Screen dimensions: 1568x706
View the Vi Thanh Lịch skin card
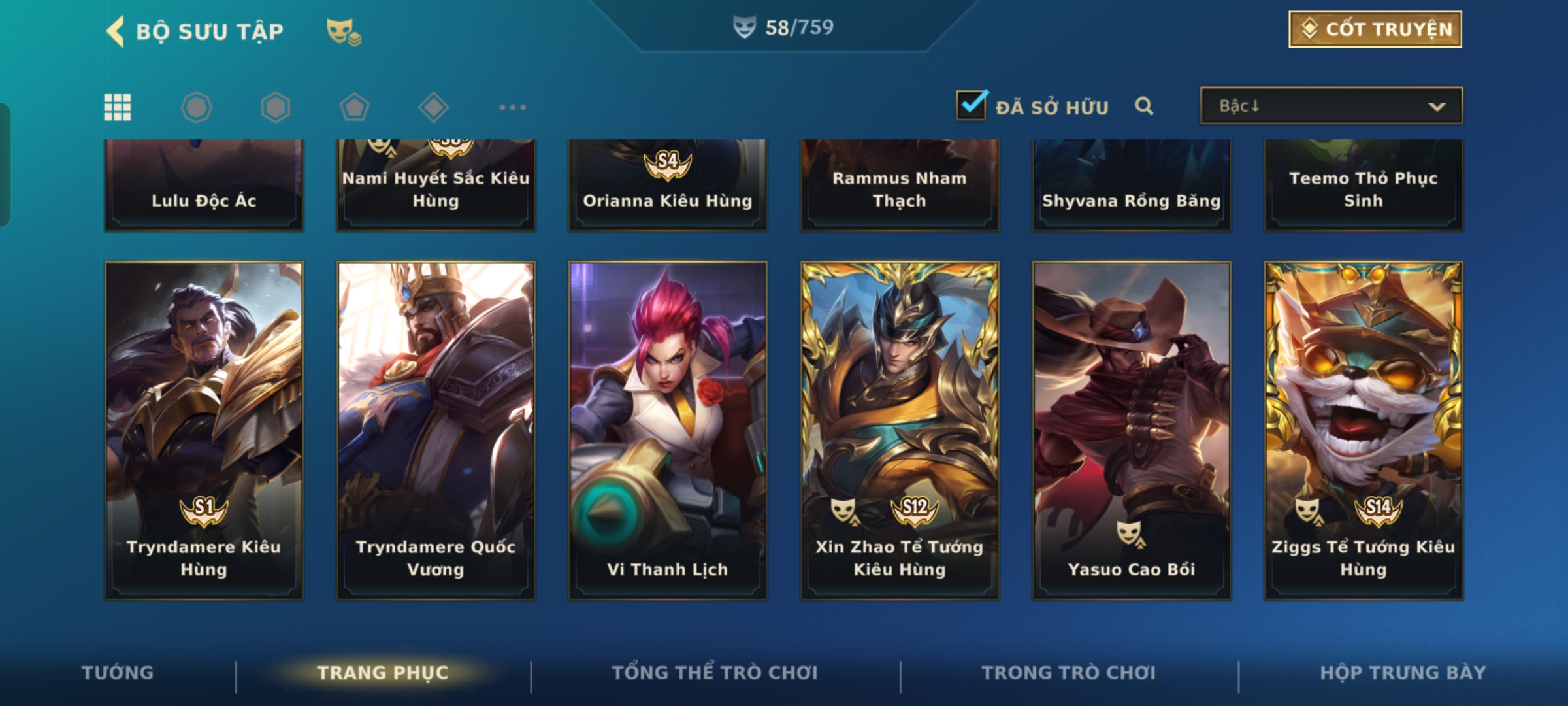668,430
